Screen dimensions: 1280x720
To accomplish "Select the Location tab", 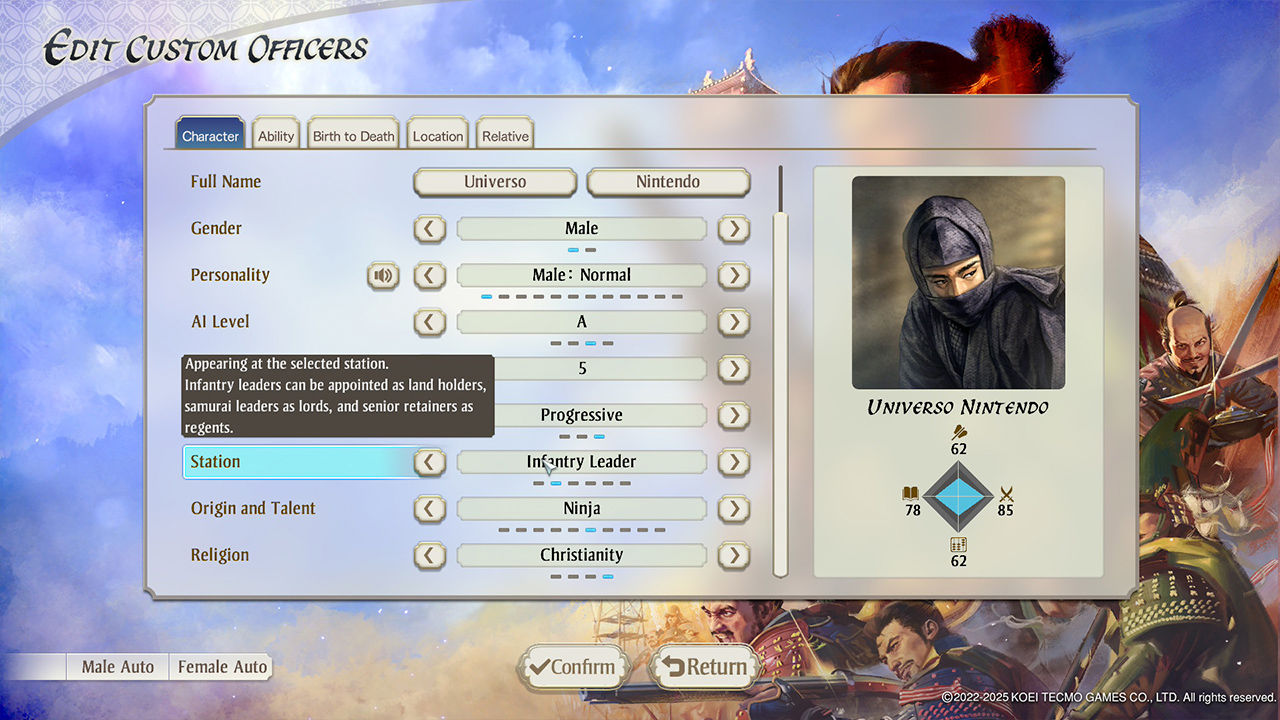I will pyautogui.click(x=438, y=136).
